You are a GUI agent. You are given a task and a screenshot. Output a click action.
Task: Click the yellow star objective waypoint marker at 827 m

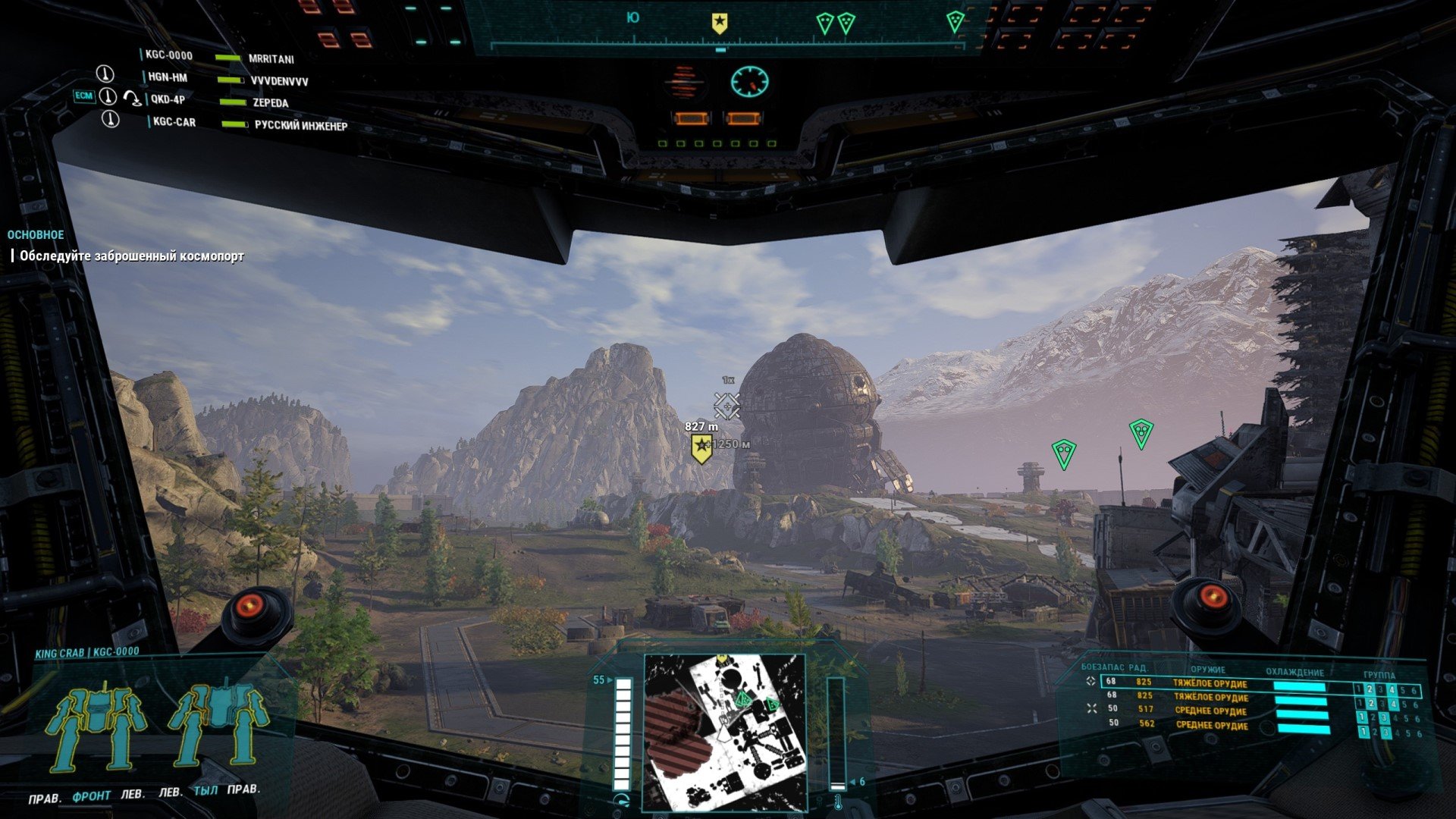click(x=701, y=448)
